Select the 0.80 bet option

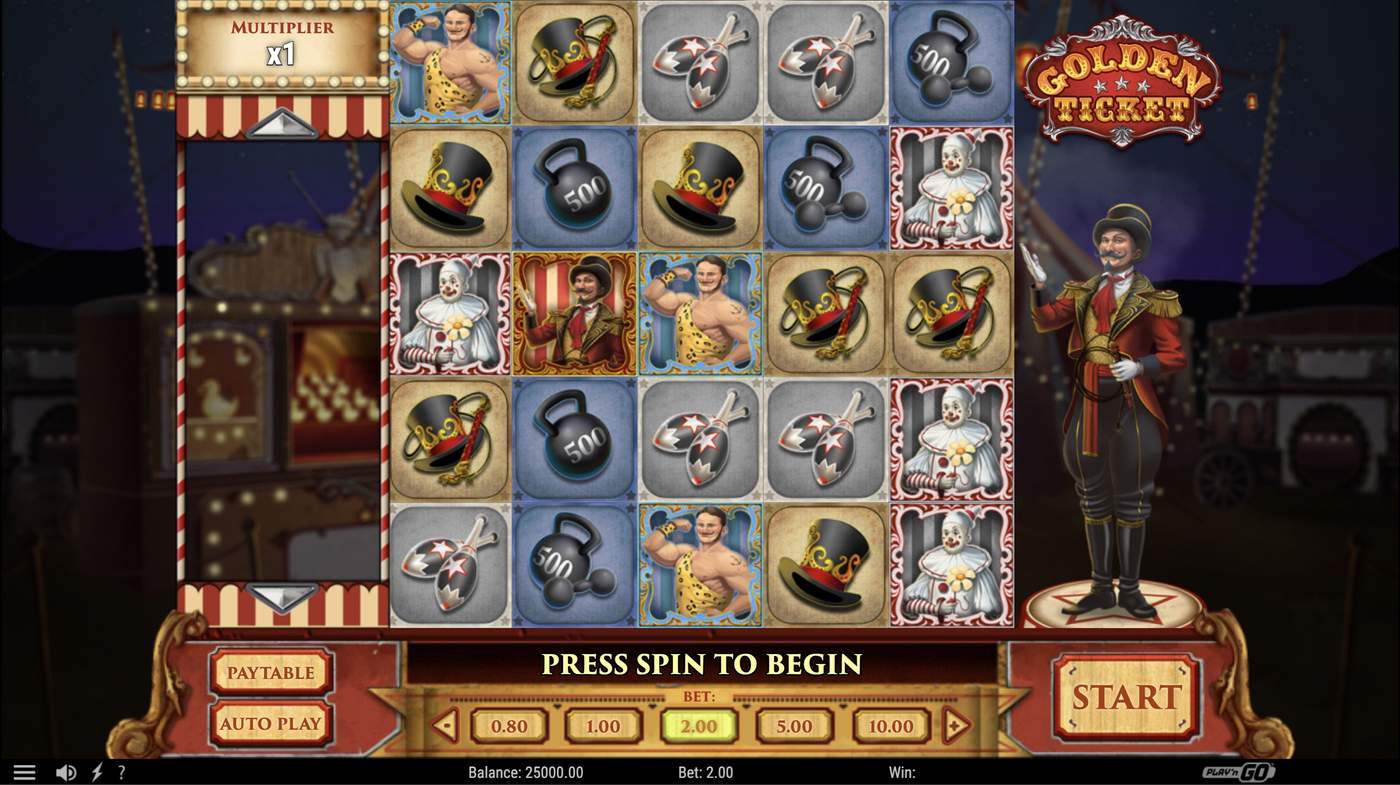(508, 727)
